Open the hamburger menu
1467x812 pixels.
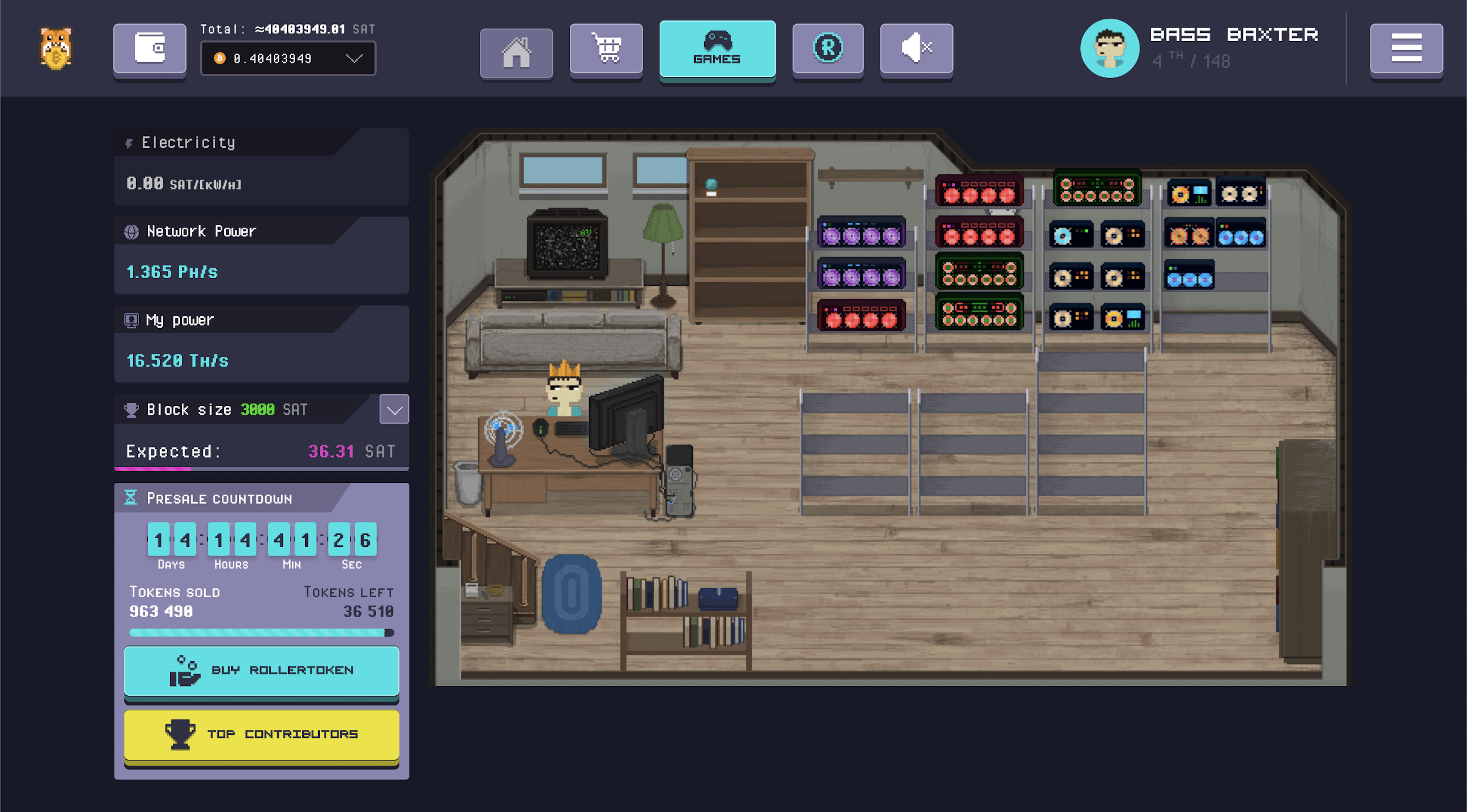(1405, 49)
